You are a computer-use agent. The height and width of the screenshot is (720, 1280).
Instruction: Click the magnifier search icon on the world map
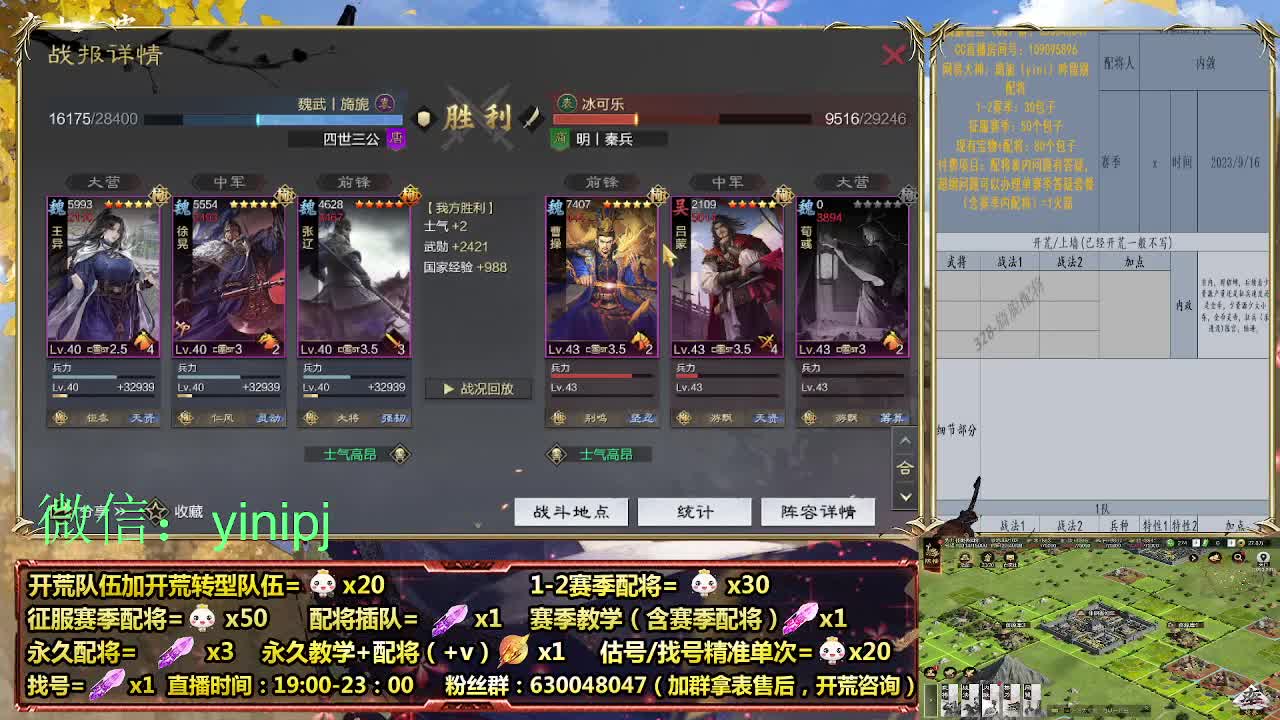(1238, 557)
